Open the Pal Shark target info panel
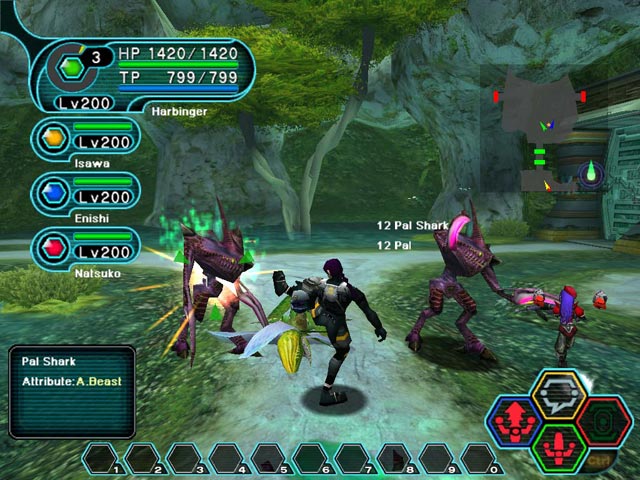This screenshot has height=480, width=640. (x=71, y=391)
